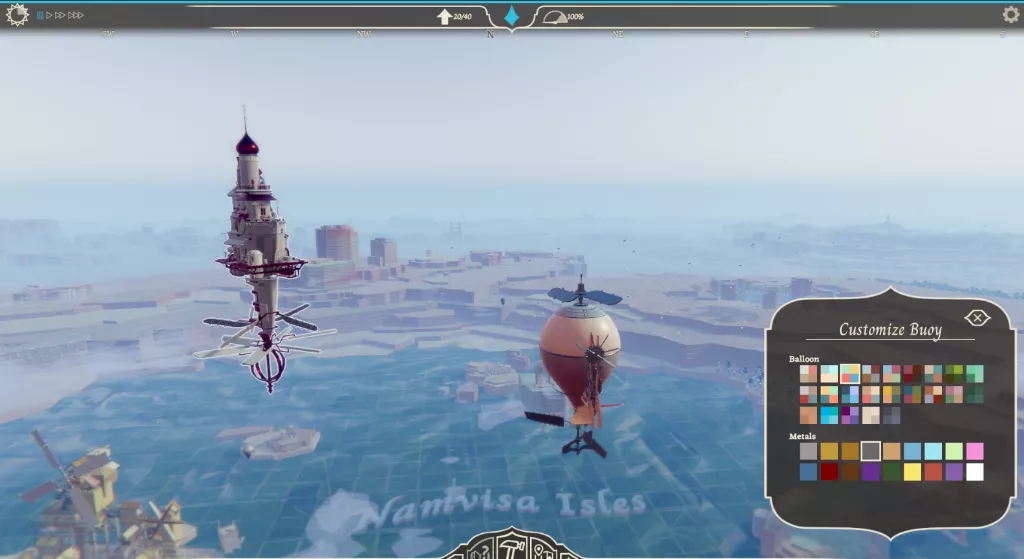Select the pink metal swatch
Screen dimensions: 1024x559
coord(975,451)
